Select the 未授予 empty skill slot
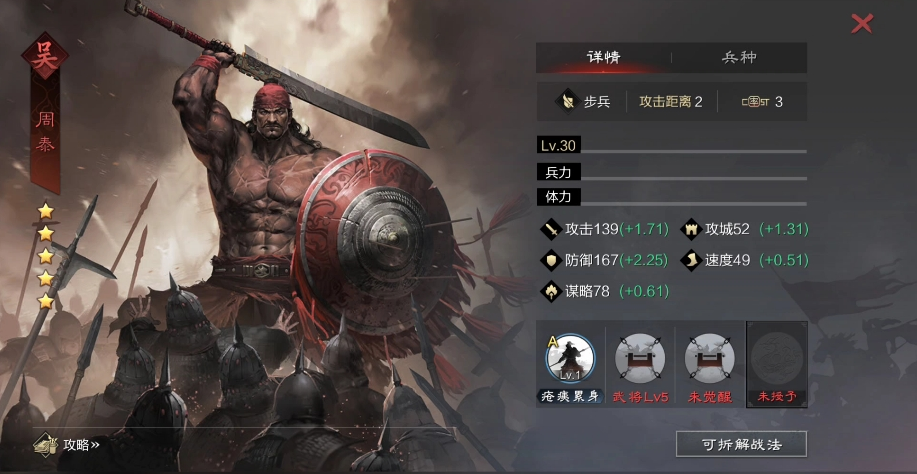 [x=777, y=359]
